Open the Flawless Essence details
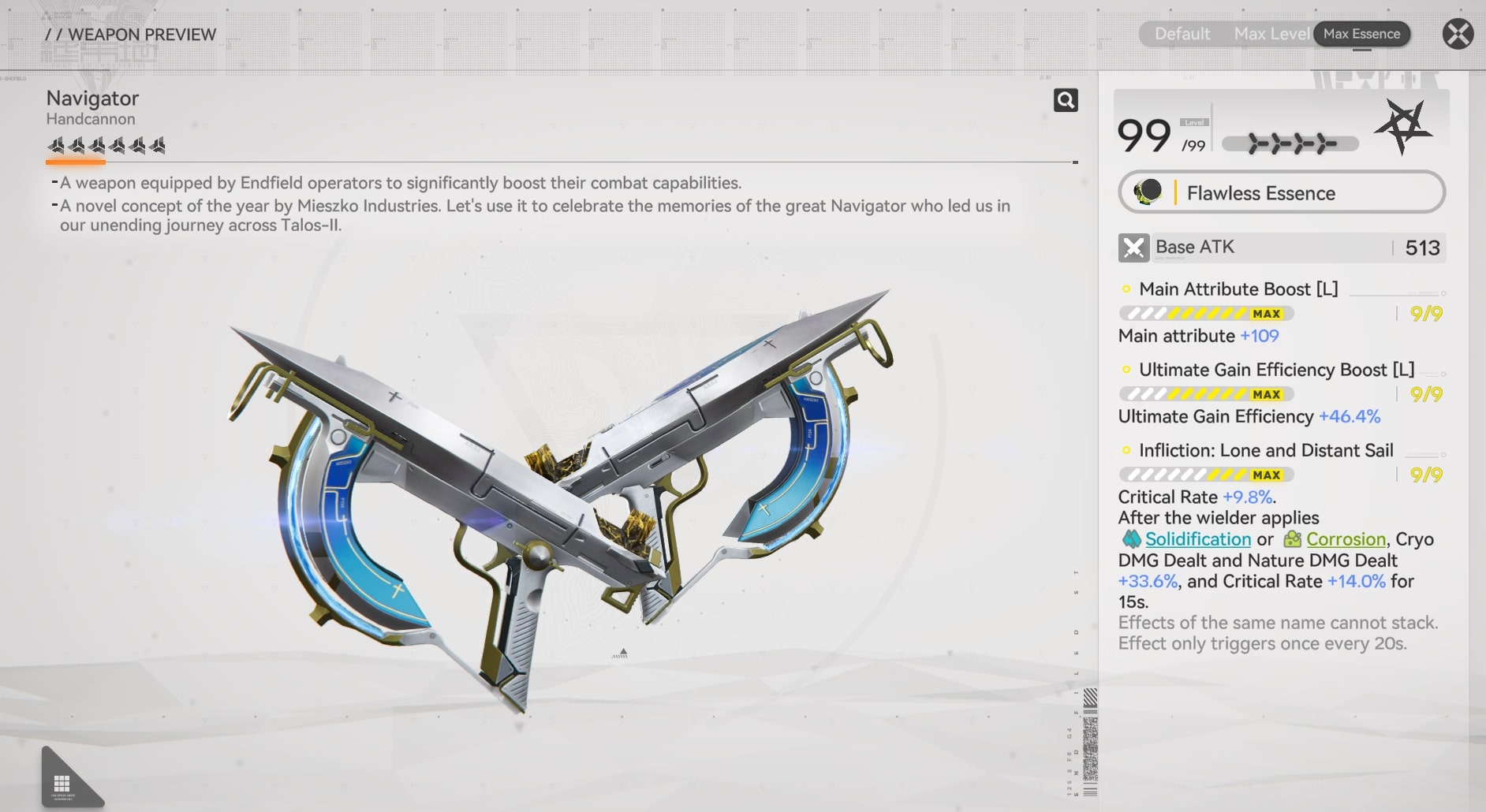 1282,192
